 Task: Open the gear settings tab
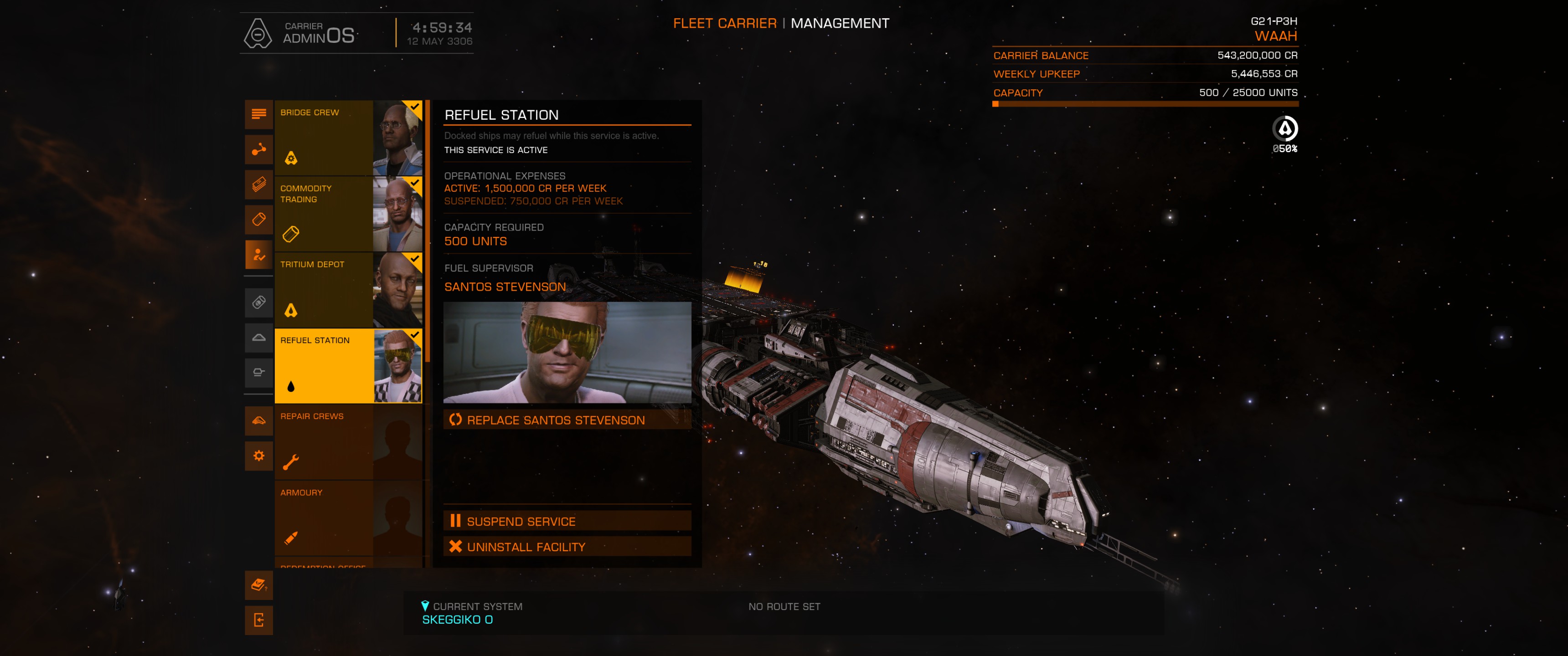tap(259, 455)
